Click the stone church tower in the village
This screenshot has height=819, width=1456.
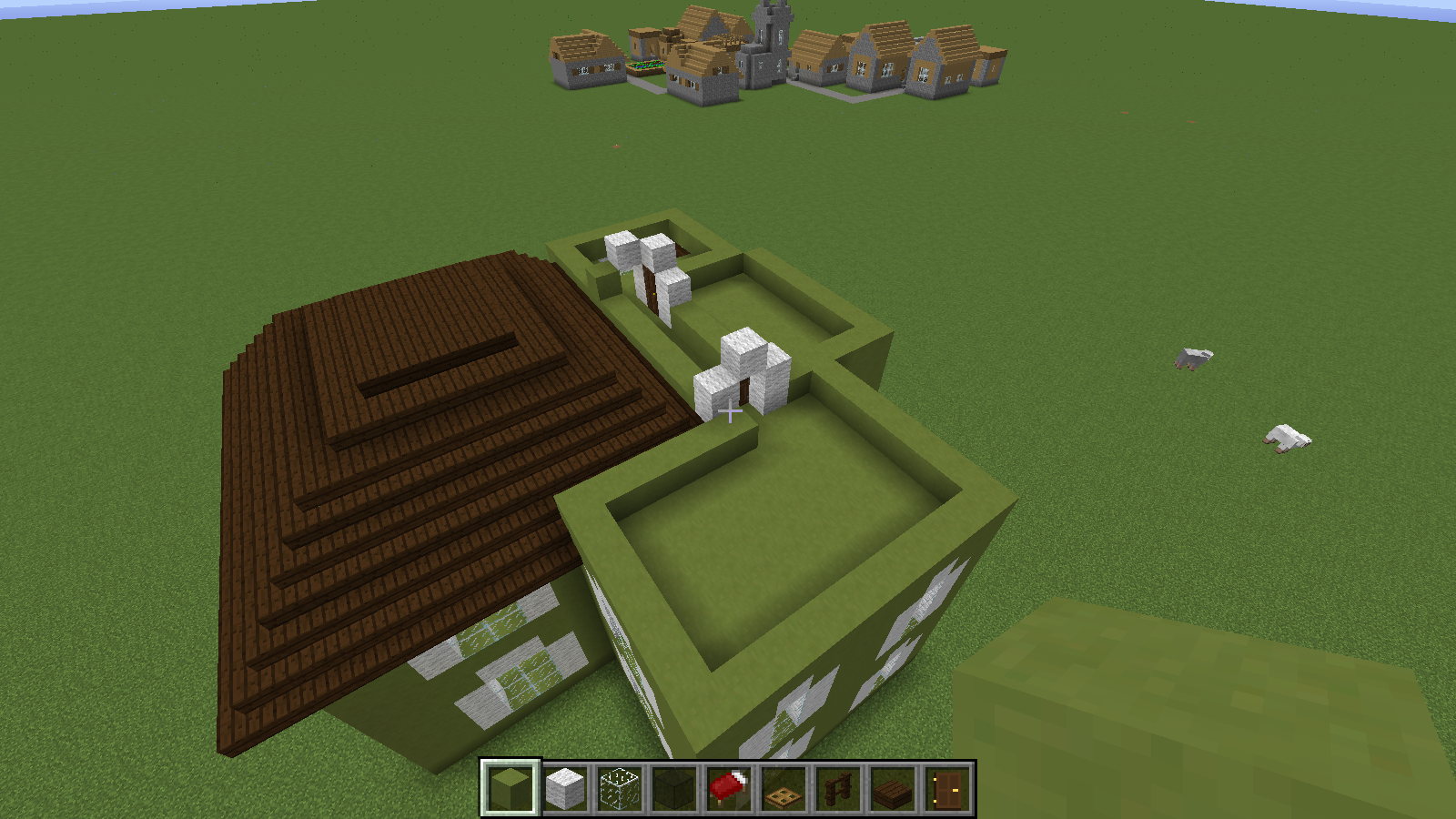(x=770, y=27)
